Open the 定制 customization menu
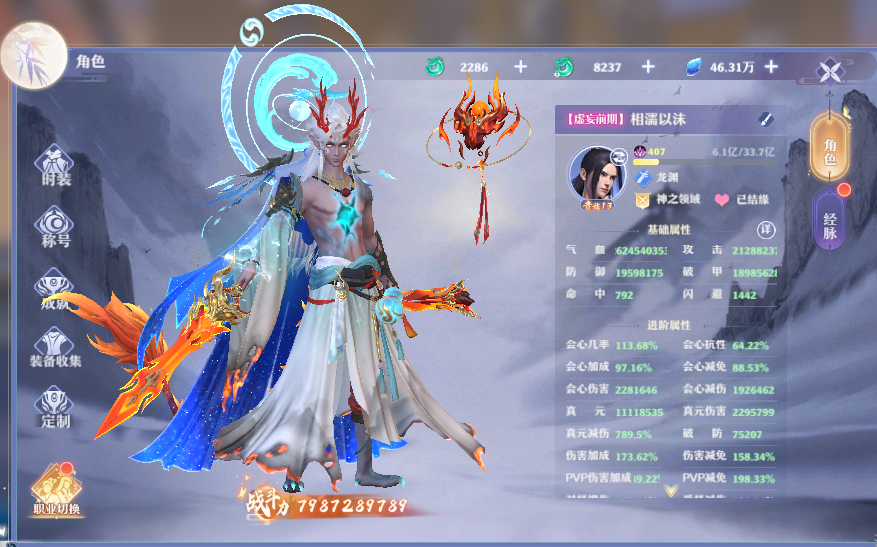 click(56, 407)
